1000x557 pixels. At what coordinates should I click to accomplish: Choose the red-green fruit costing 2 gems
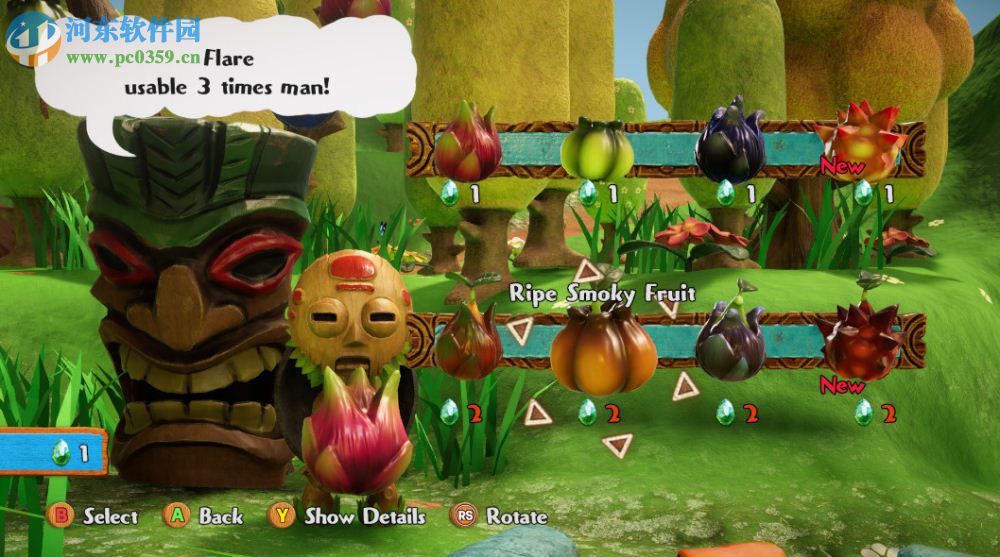coord(467,342)
